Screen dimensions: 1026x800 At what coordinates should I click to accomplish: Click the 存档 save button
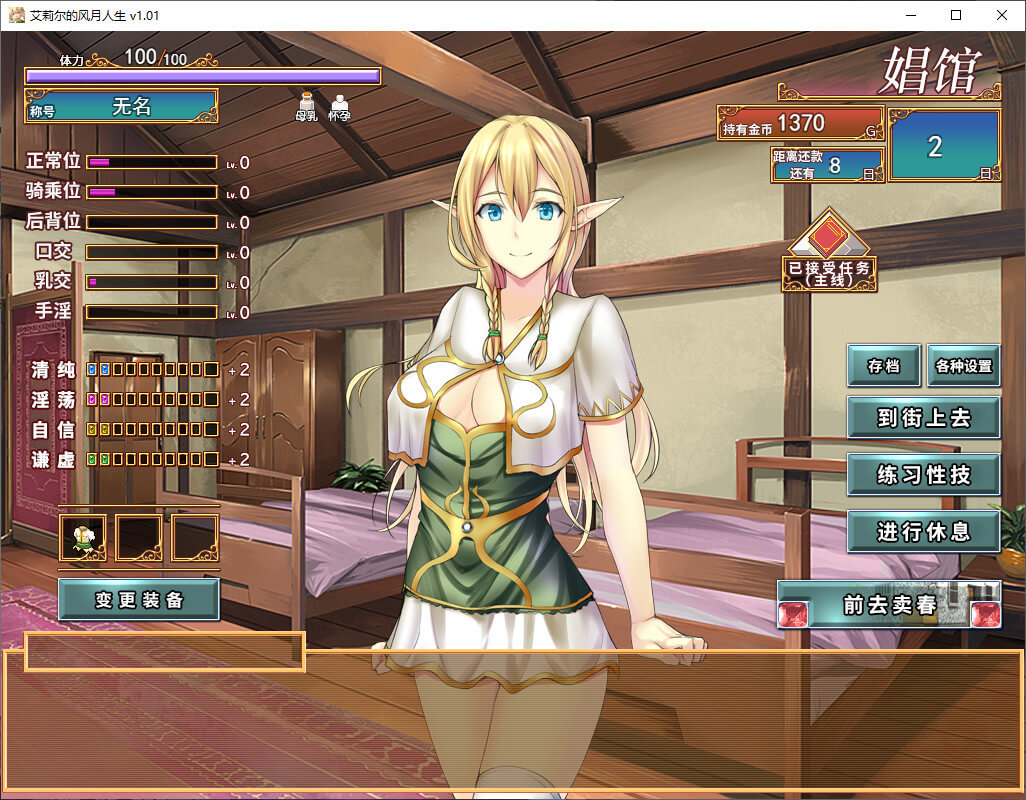coord(884,366)
